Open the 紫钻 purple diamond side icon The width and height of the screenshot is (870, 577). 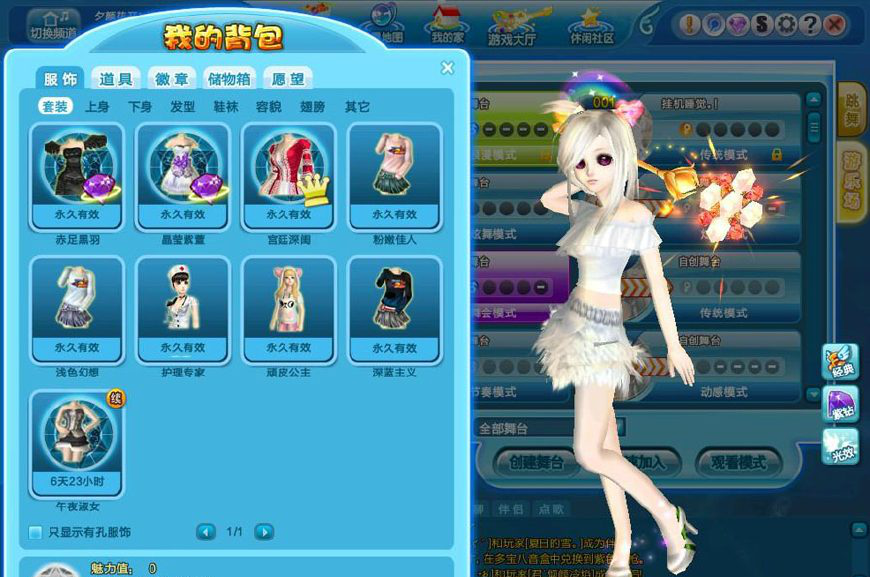(840, 404)
